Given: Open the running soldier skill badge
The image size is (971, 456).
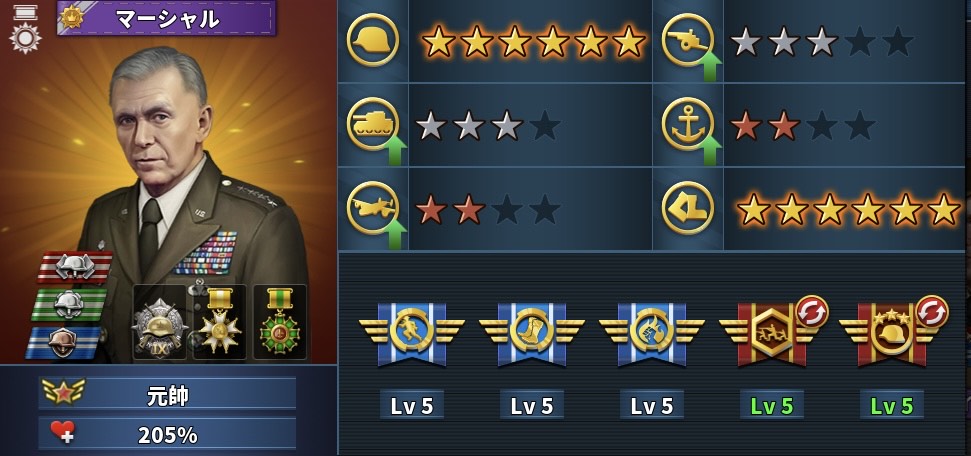Looking at the screenshot, I should [x=411, y=331].
